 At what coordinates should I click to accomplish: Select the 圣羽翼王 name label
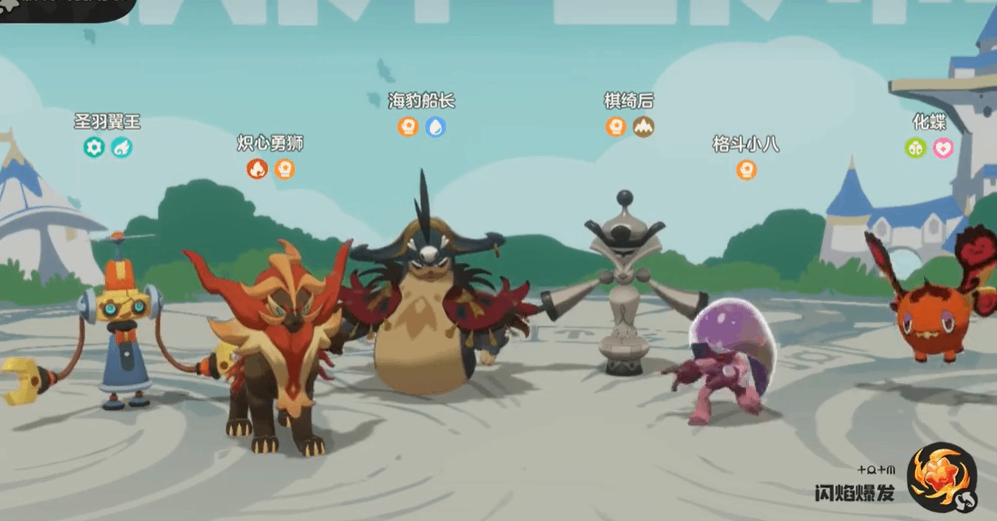pyautogui.click(x=107, y=122)
